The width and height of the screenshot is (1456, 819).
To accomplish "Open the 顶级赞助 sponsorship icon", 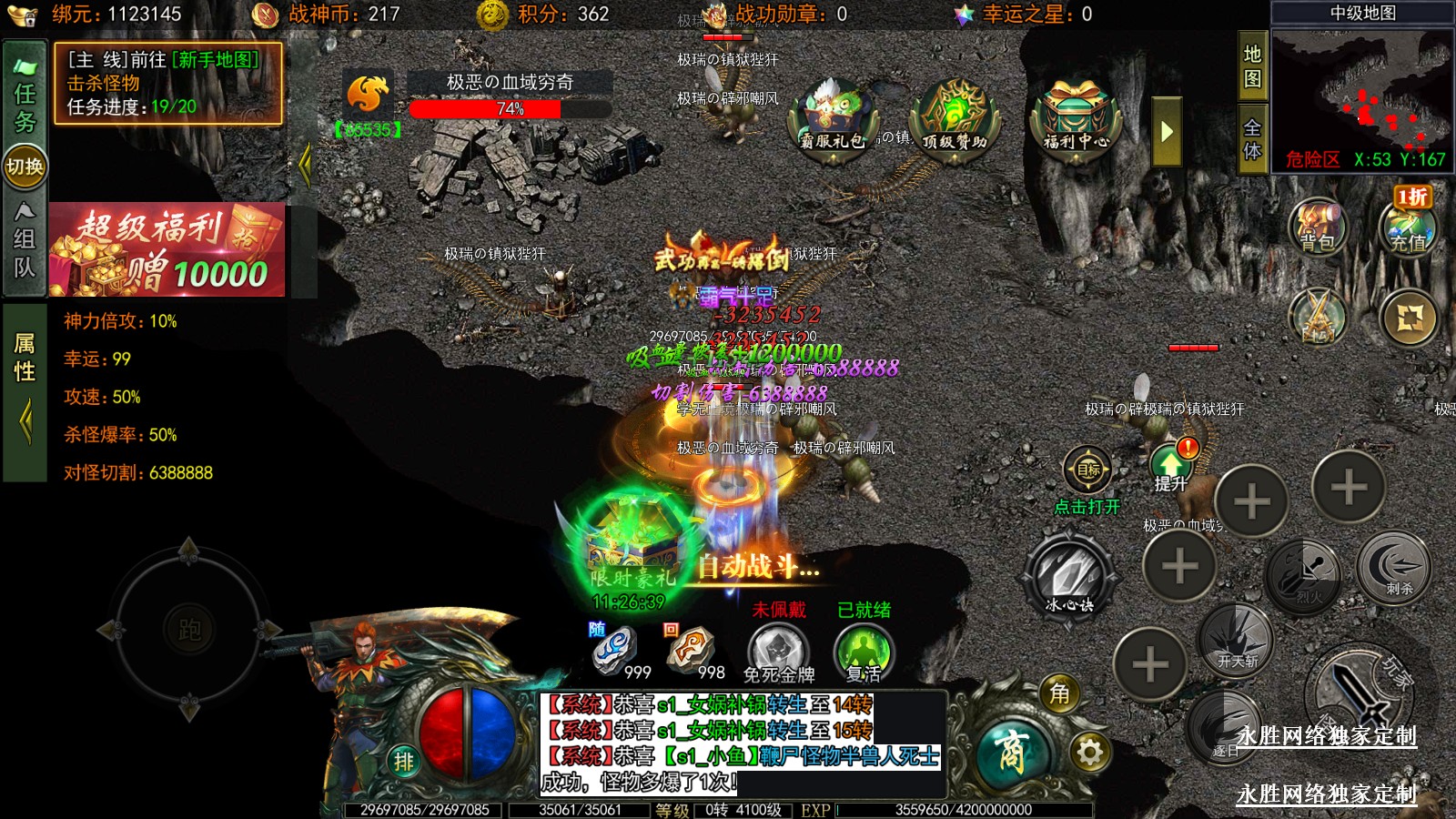I will pyautogui.click(x=954, y=118).
